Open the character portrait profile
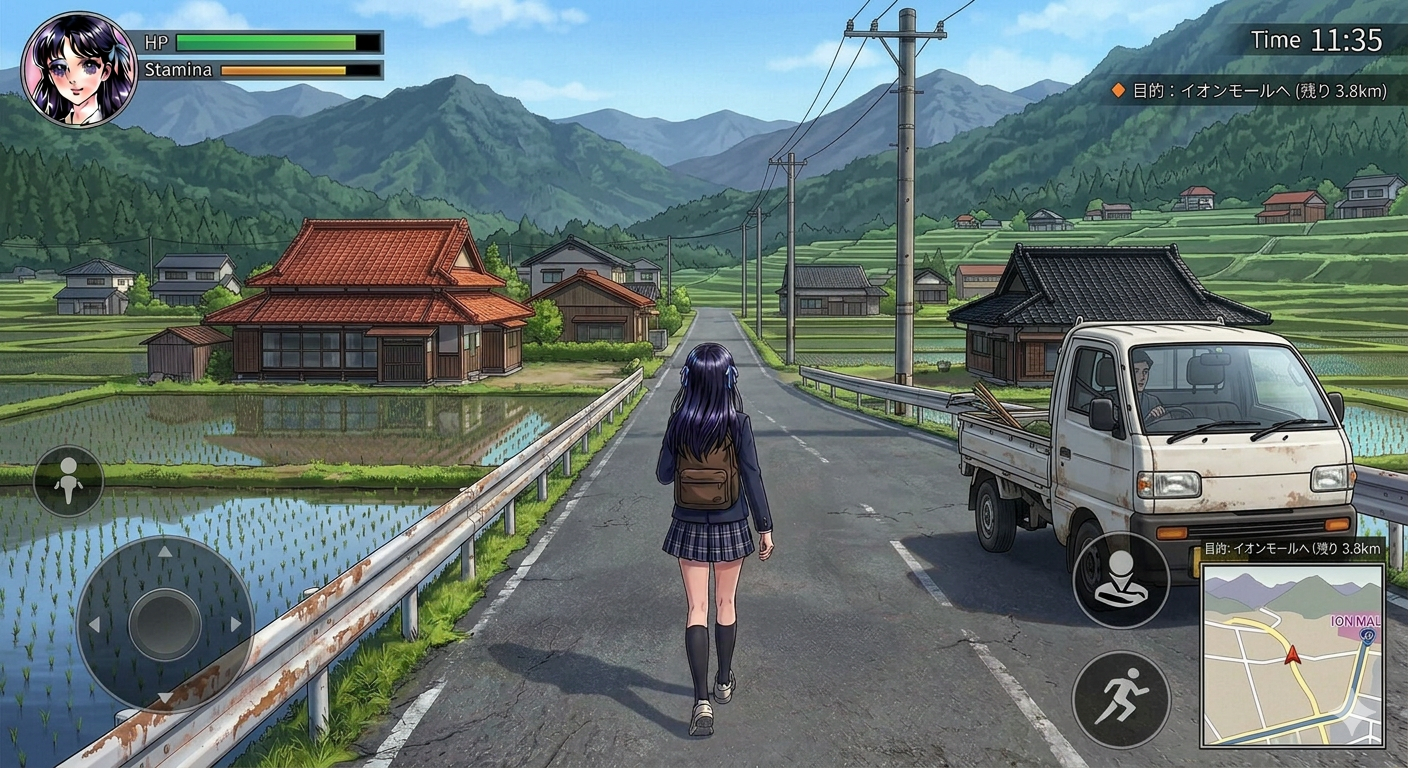The image size is (1408, 768). (x=79, y=70)
